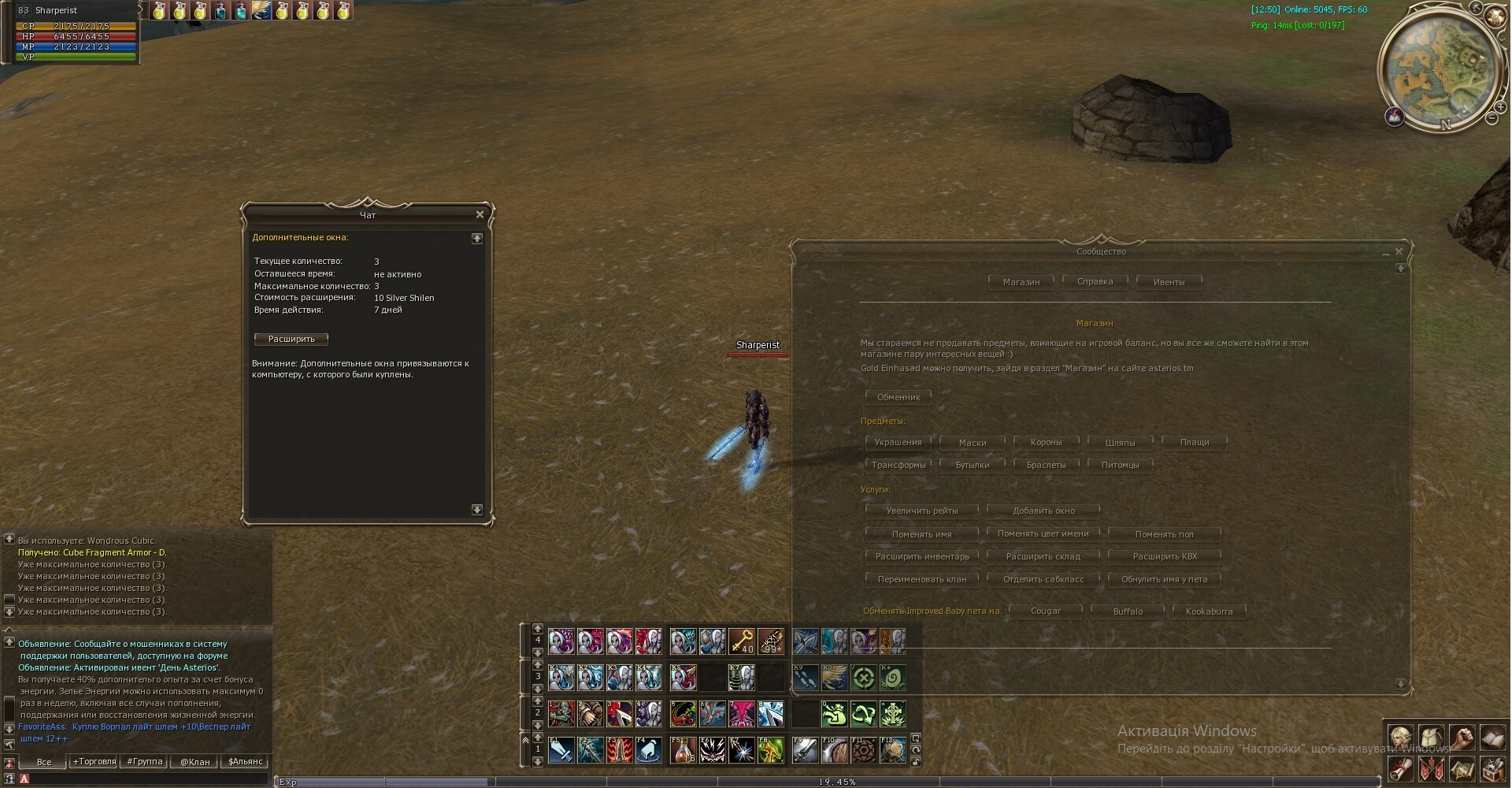Choose the Добавить окно service
Viewport: 1512px width, 788px height.
1043,511
